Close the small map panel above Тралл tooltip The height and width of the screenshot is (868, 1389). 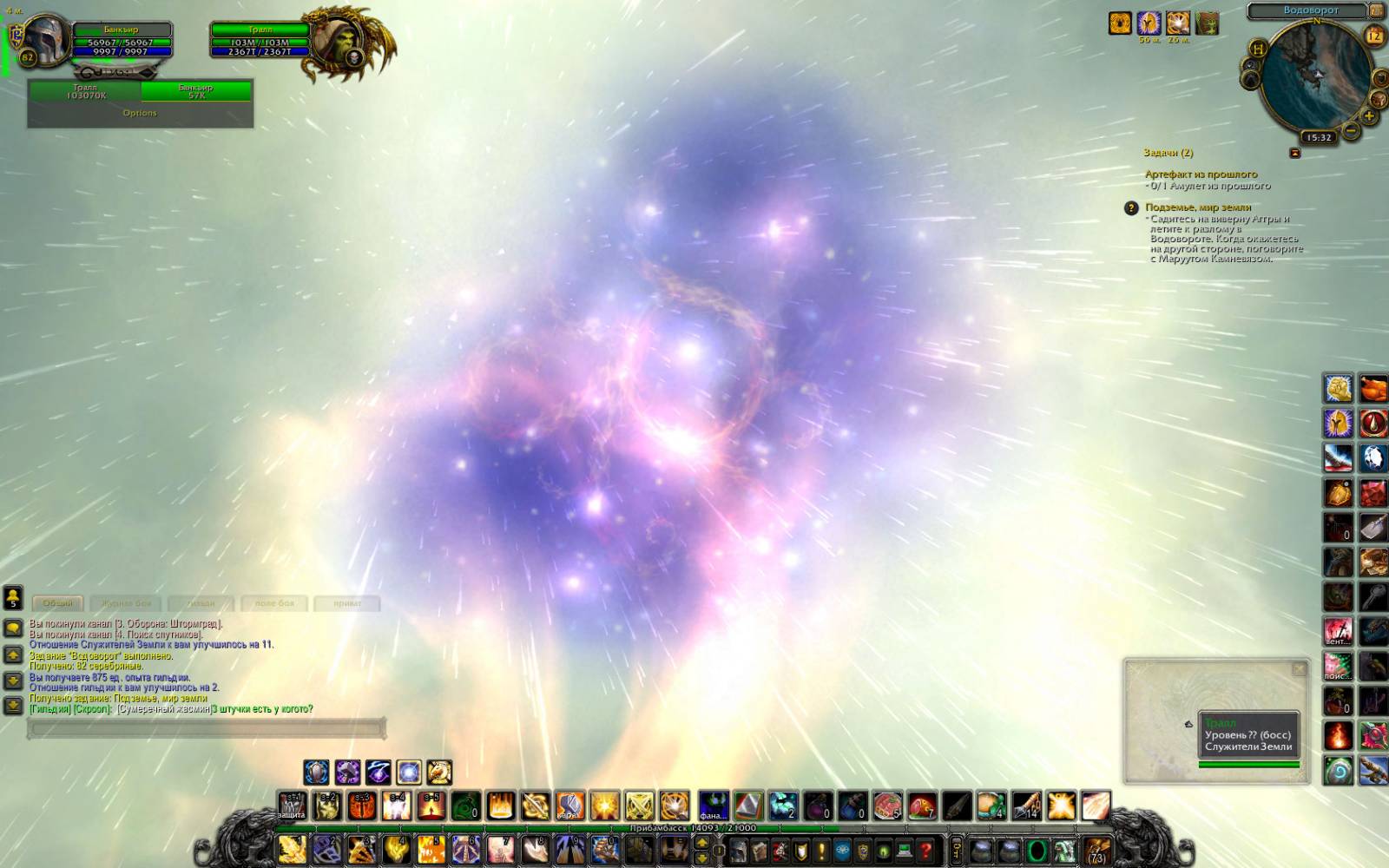pyautogui.click(x=1299, y=669)
